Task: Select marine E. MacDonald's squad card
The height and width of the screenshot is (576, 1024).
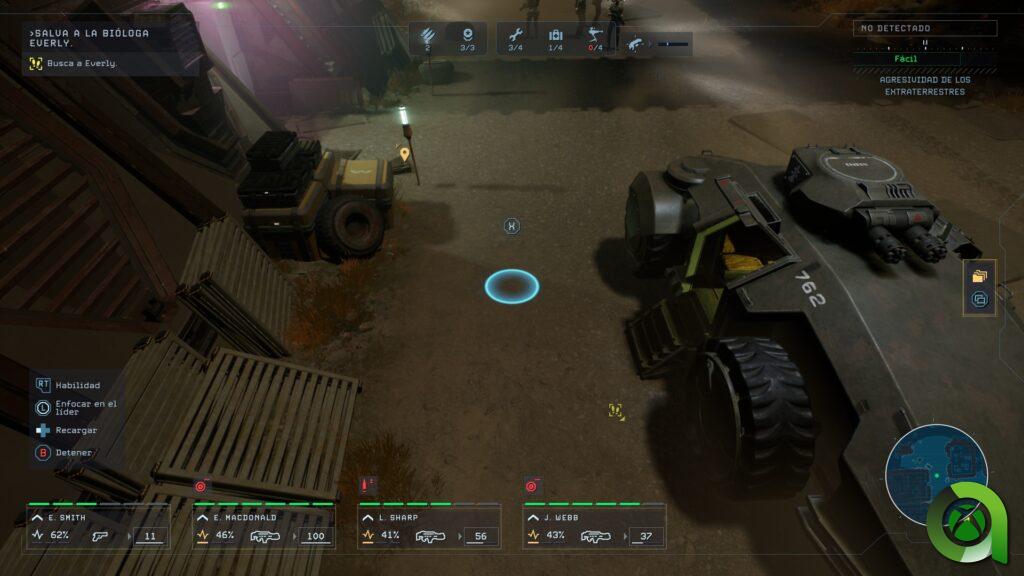Action: pyautogui.click(x=263, y=527)
